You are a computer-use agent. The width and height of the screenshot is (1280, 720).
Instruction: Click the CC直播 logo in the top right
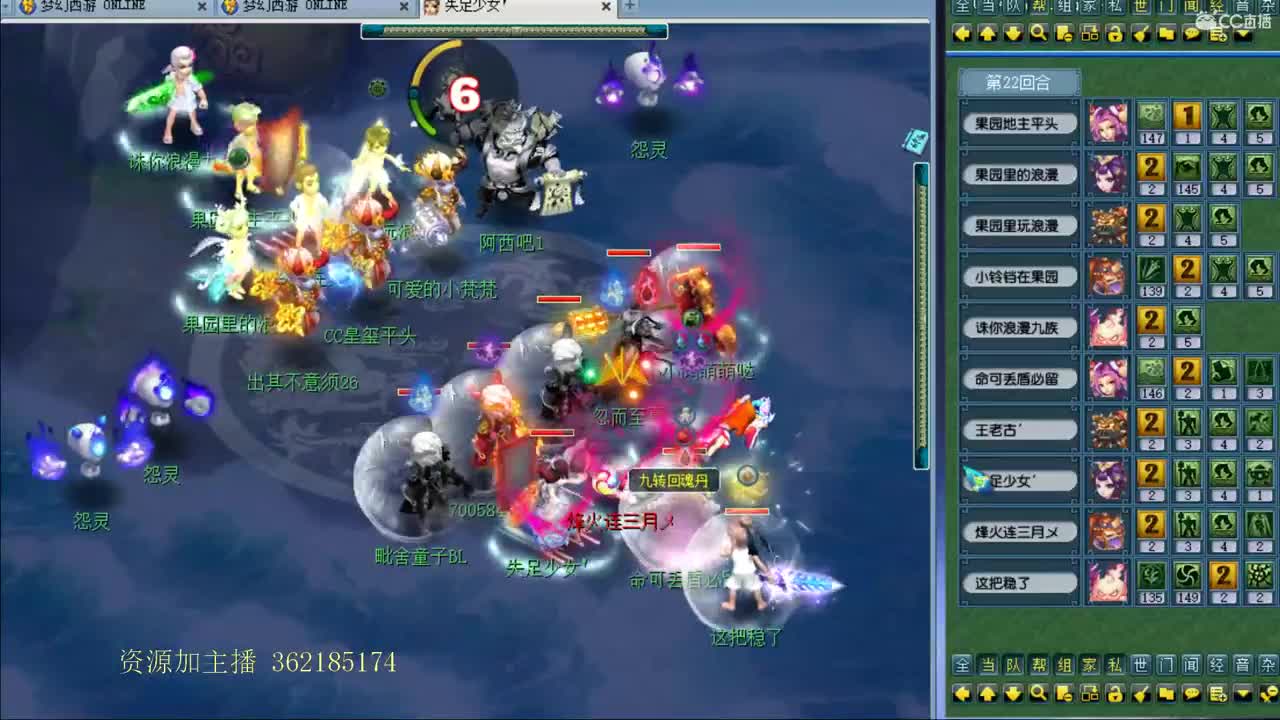[1232, 18]
